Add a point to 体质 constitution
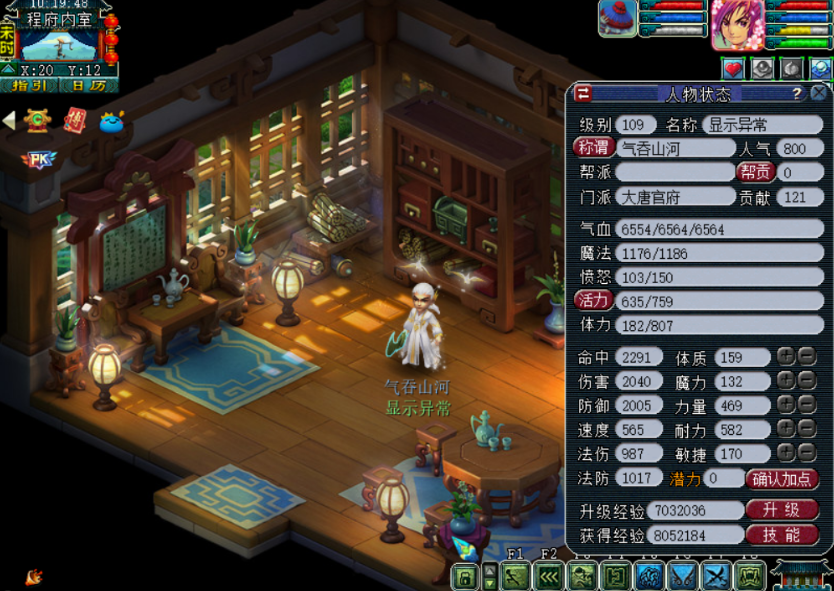This screenshot has height=591, width=834. pyautogui.click(x=786, y=357)
